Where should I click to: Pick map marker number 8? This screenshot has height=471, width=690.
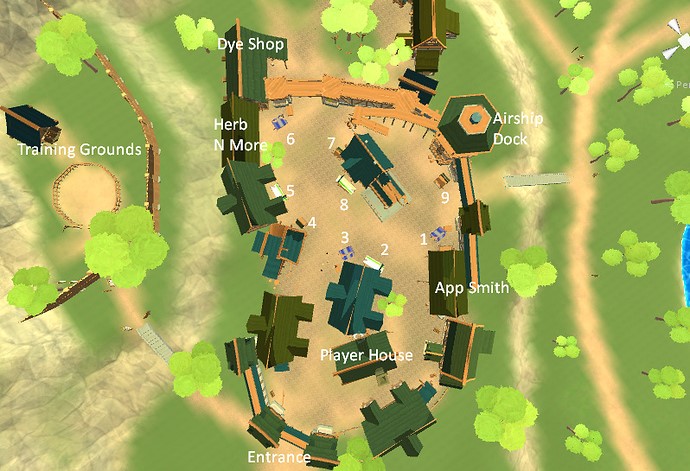point(343,205)
